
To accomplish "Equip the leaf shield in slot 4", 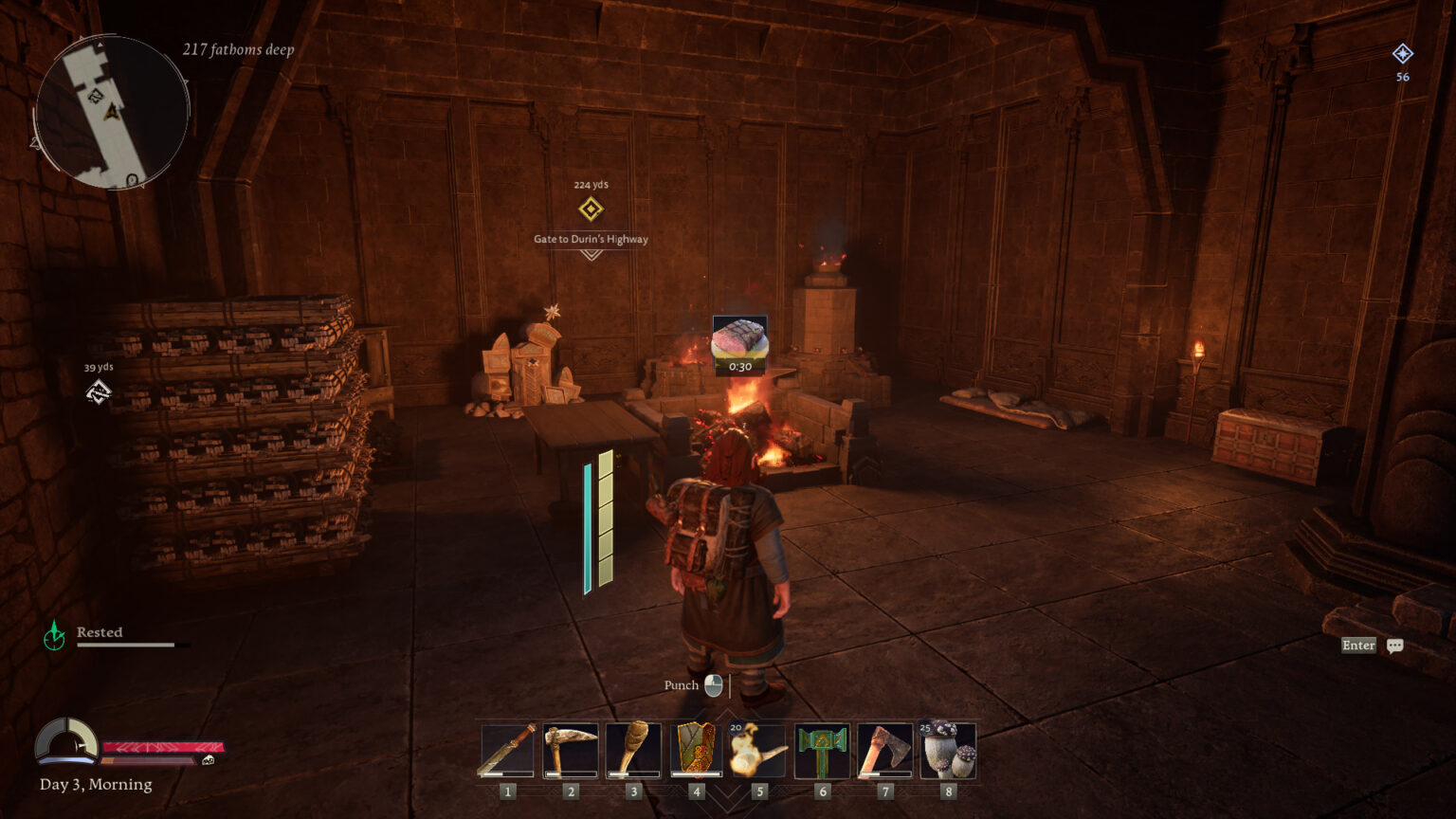I will point(697,752).
